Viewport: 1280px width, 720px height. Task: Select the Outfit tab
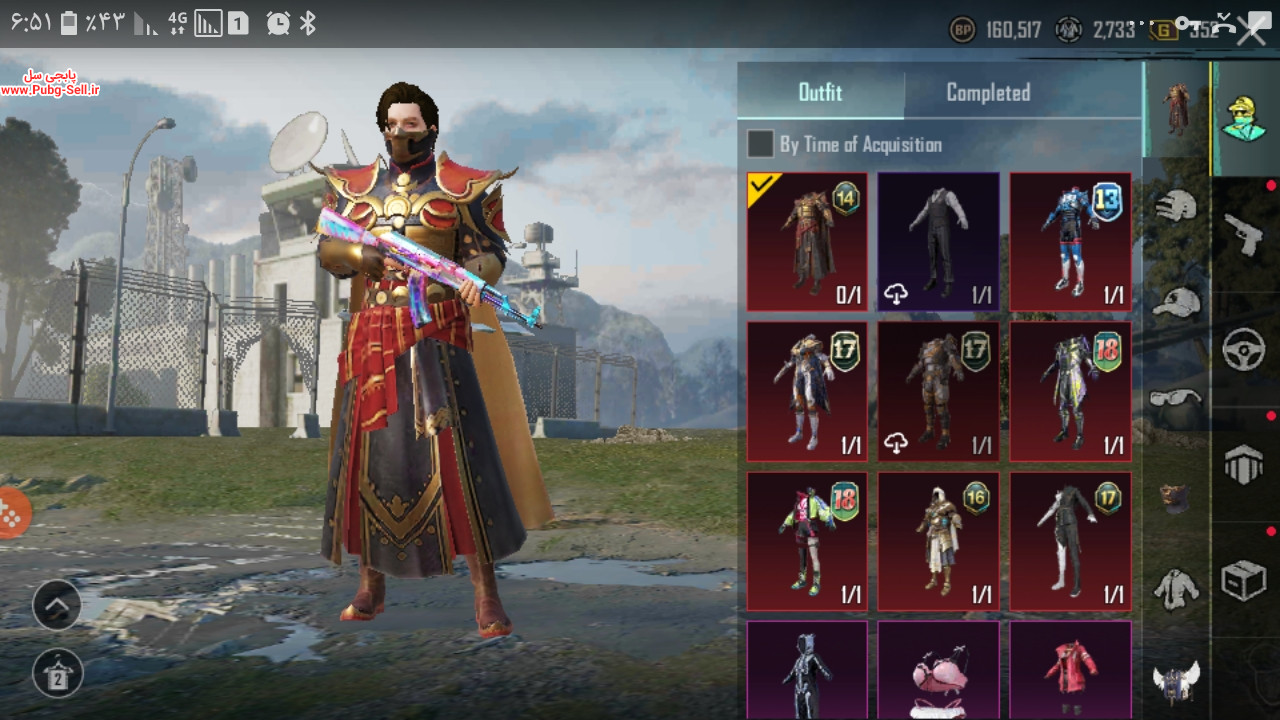(x=820, y=93)
